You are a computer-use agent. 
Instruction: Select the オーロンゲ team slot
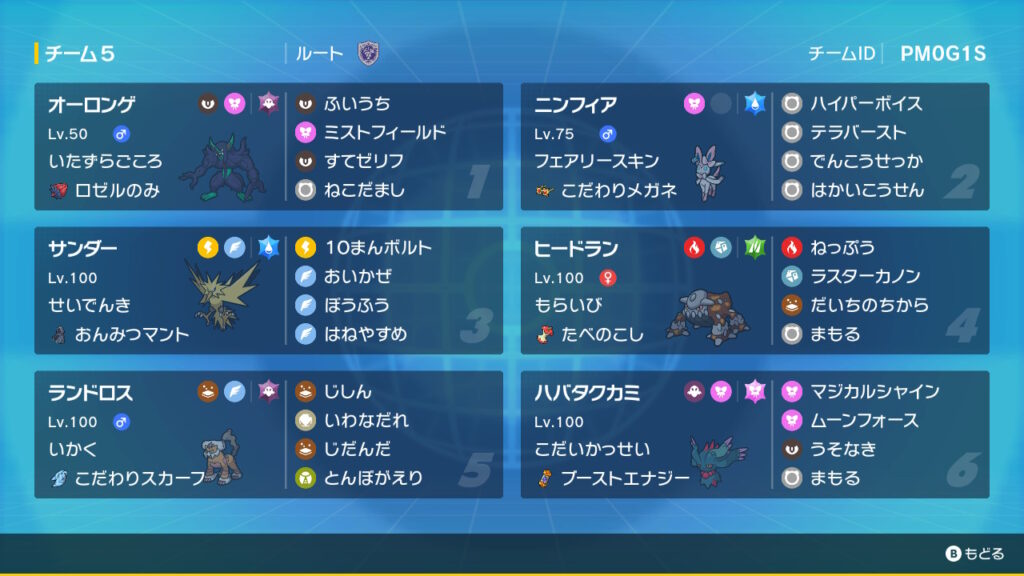point(160,146)
